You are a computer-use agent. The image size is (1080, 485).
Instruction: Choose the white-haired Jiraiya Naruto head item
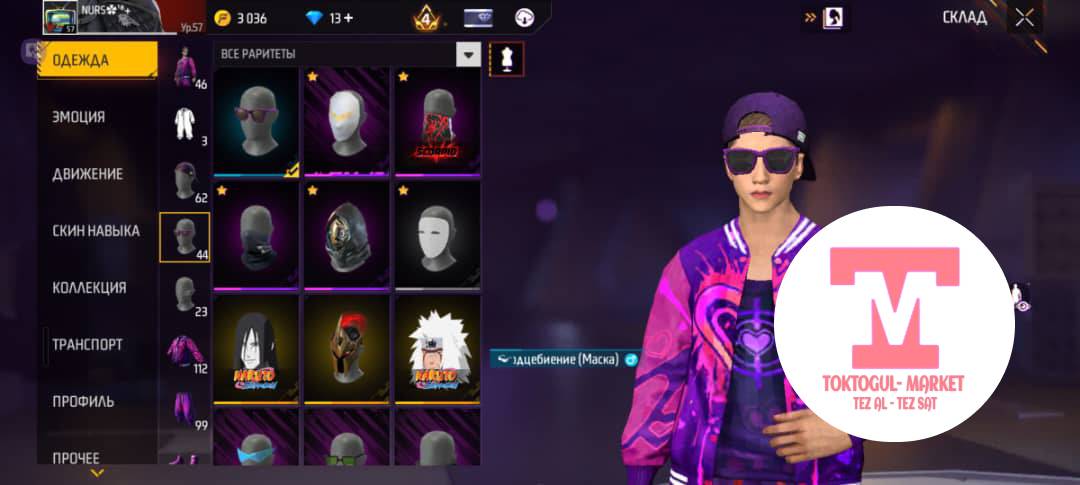(x=436, y=349)
